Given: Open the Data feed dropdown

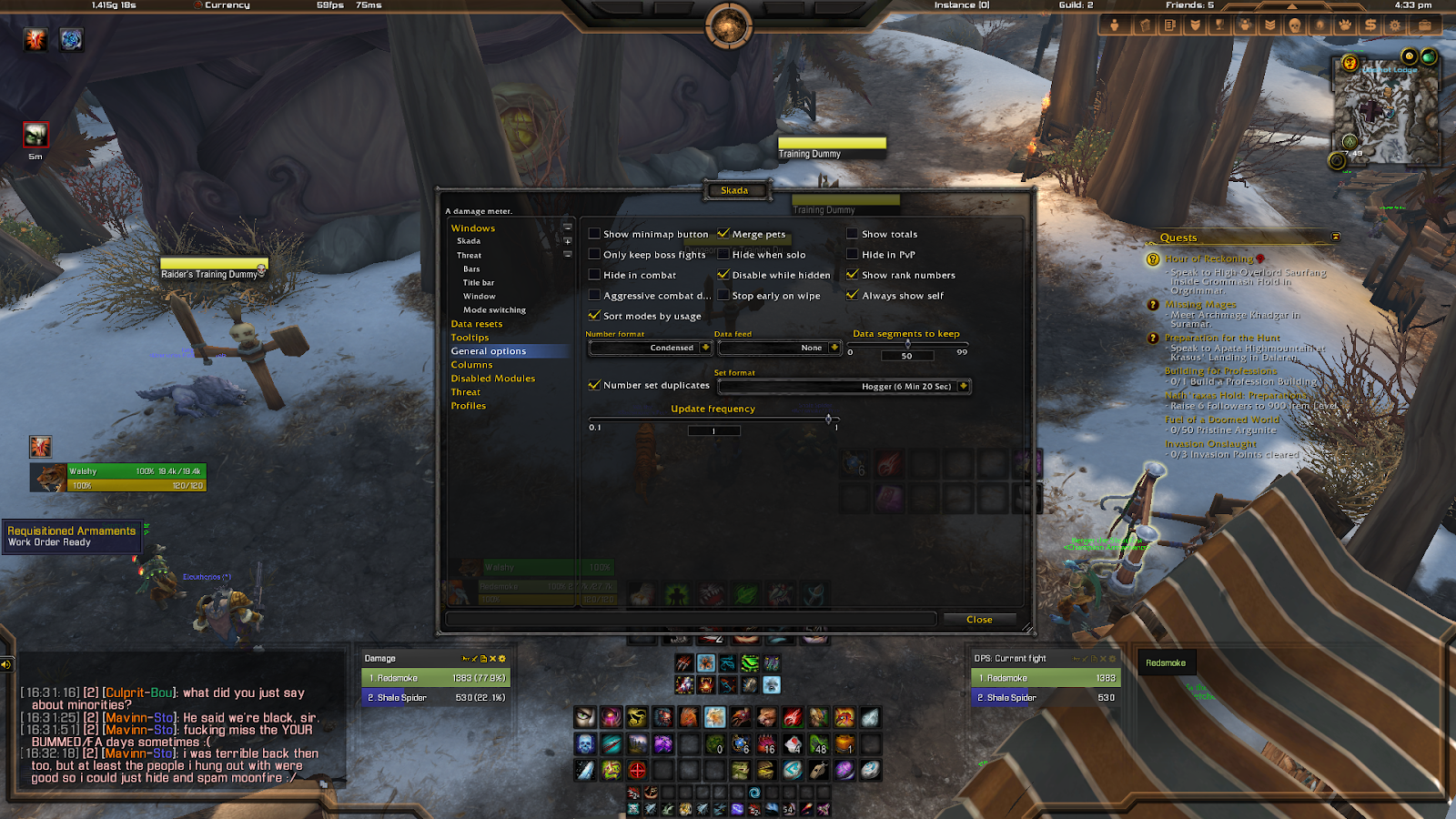Looking at the screenshot, I should [x=780, y=347].
